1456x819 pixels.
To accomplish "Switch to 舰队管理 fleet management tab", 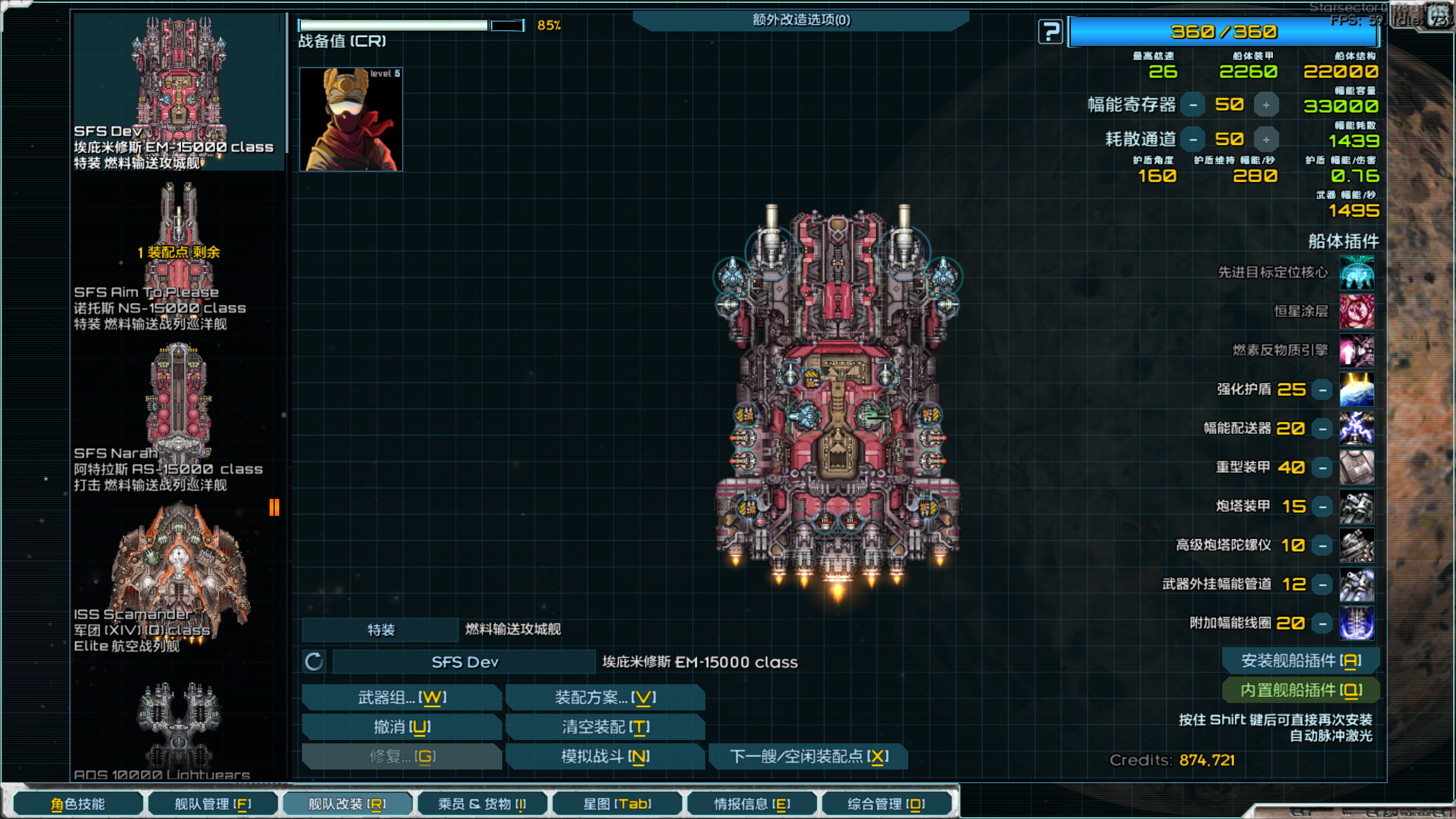I will coord(213,804).
